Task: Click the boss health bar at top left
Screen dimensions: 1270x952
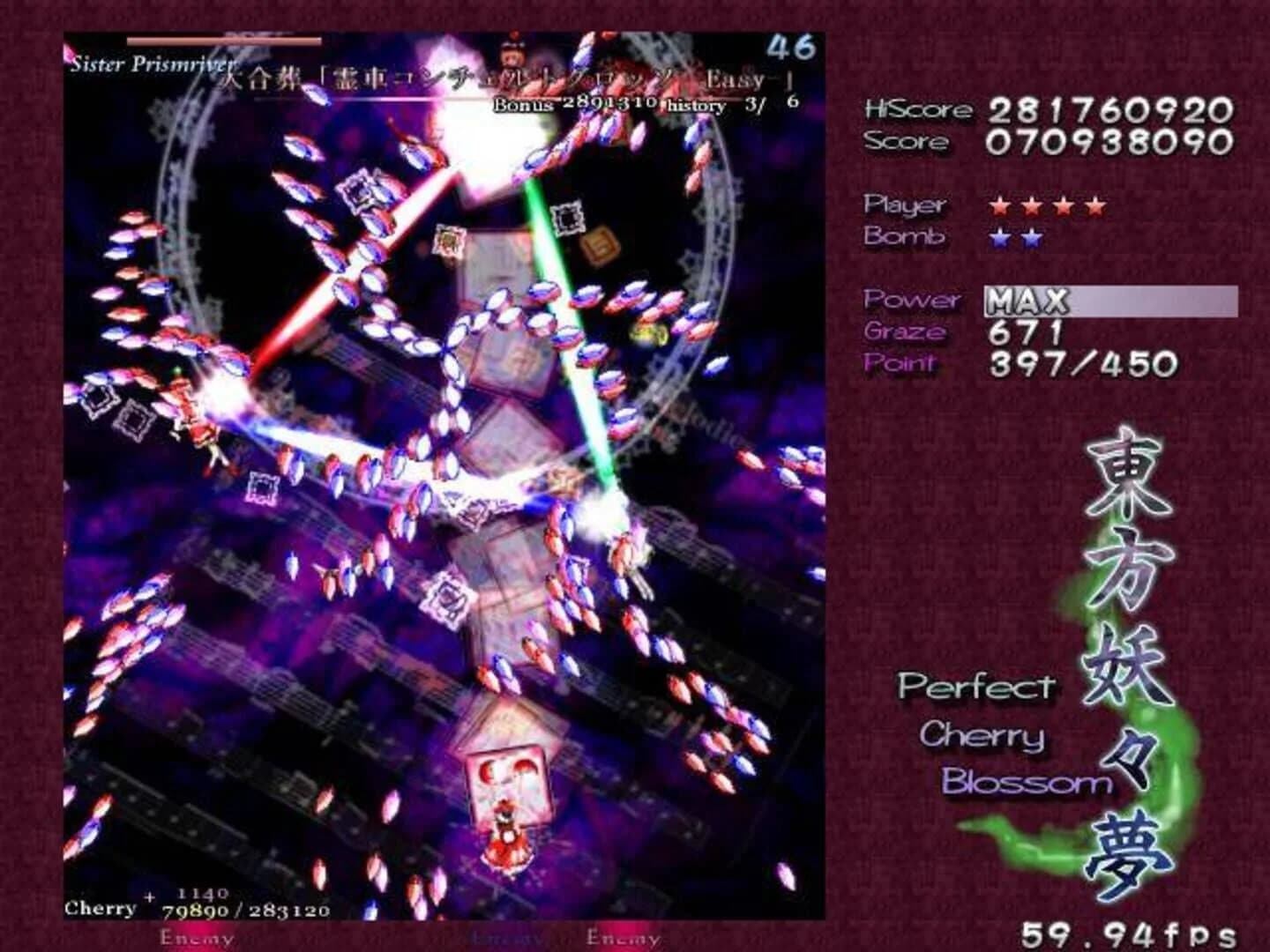Action: click(225, 39)
